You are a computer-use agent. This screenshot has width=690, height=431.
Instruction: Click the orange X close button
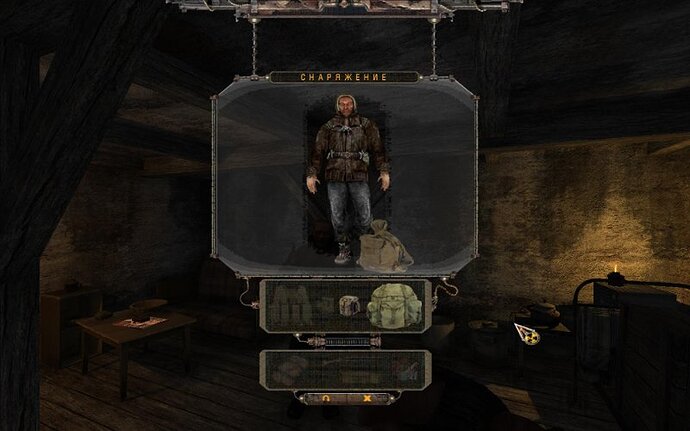(367, 398)
